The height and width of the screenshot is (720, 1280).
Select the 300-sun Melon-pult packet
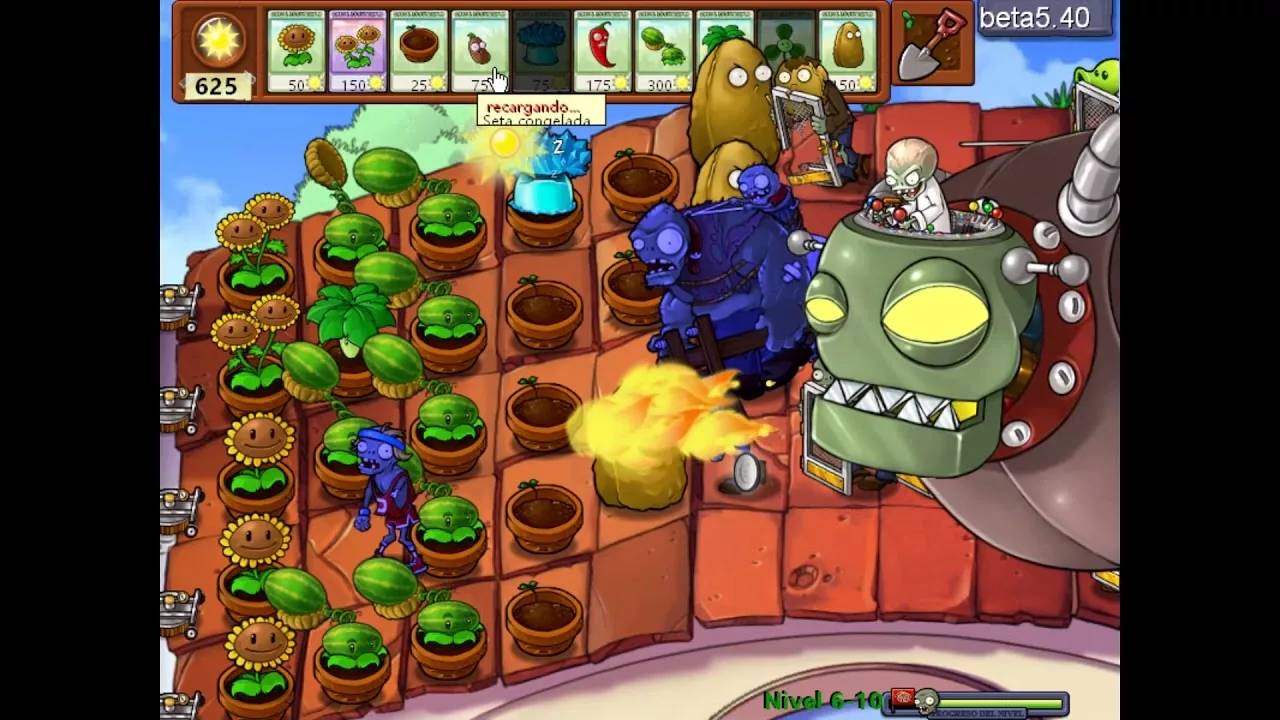click(x=663, y=50)
